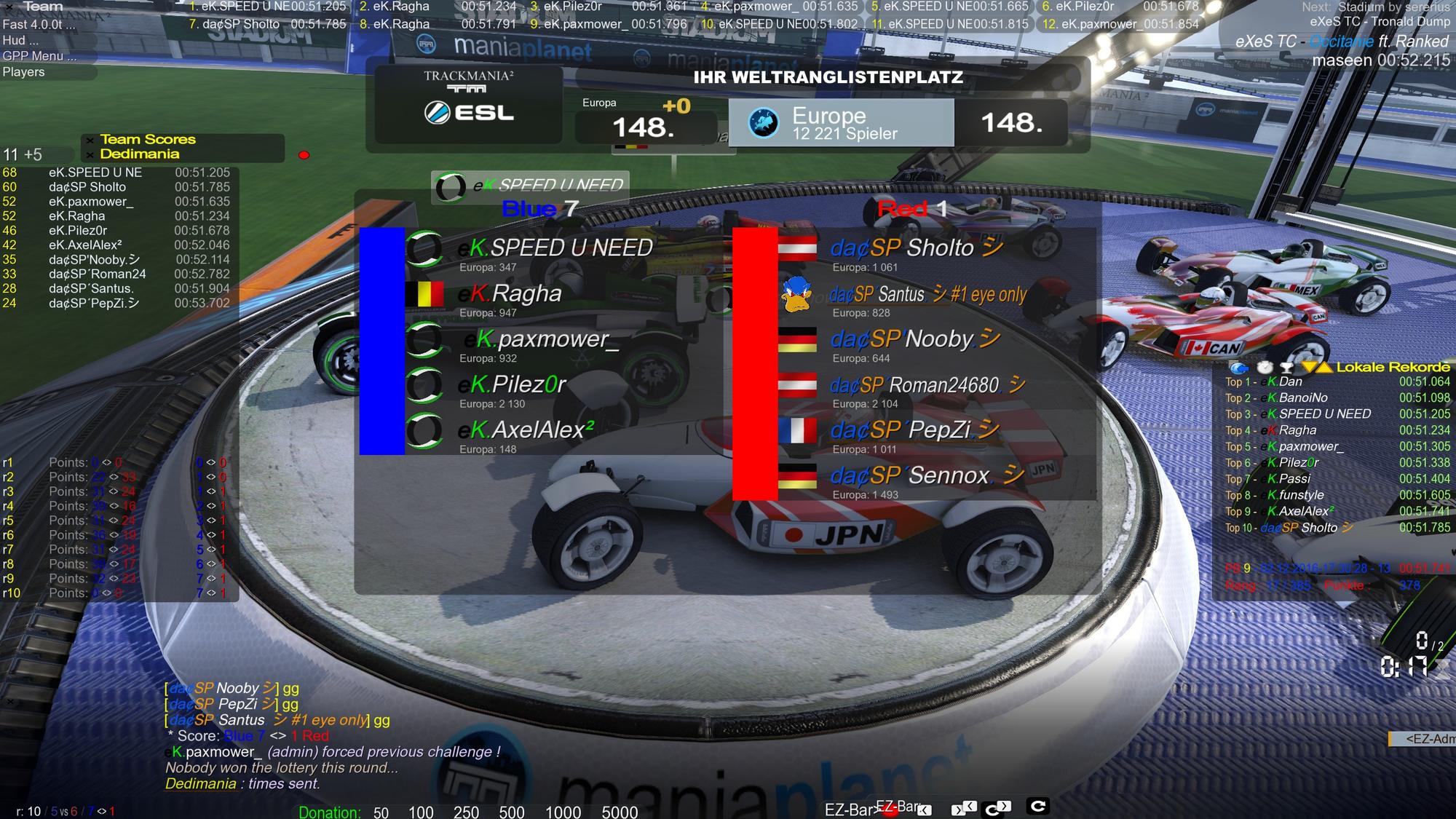Viewport: 1456px width, 819px height.
Task: Select the 5000 donation amount
Action: (x=620, y=812)
